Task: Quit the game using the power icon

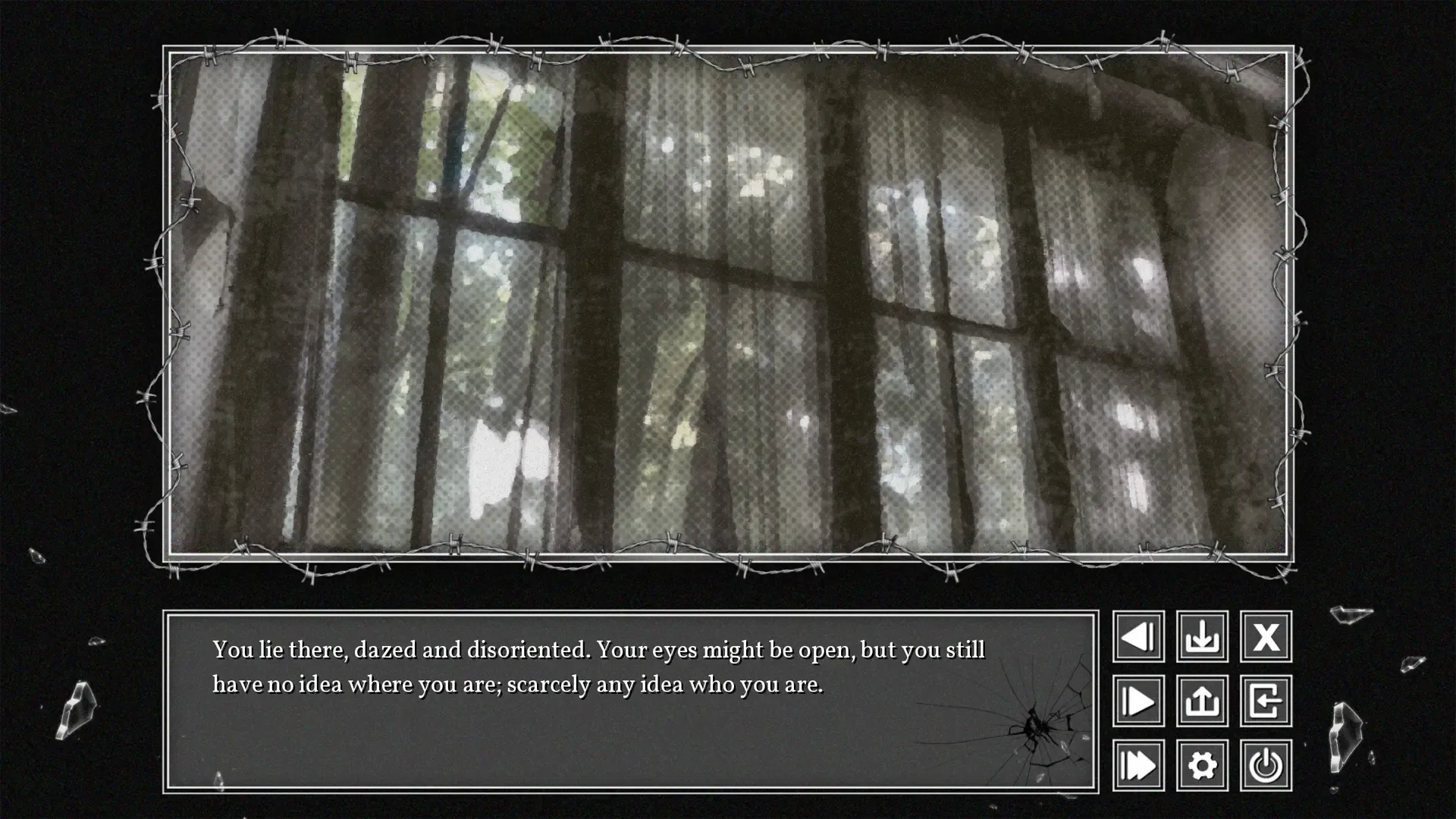Action: coord(1266,764)
